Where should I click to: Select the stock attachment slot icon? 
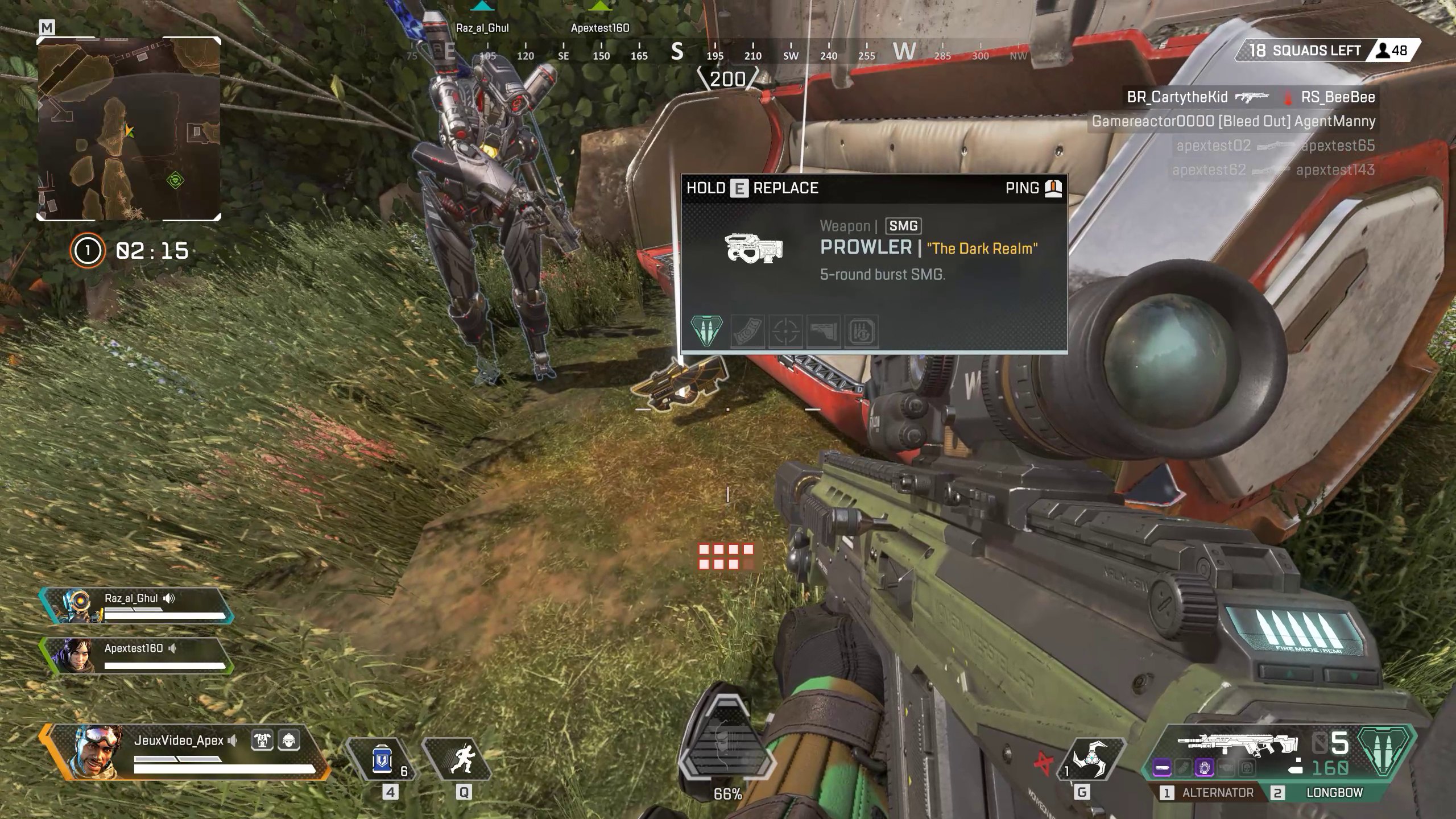(824, 331)
